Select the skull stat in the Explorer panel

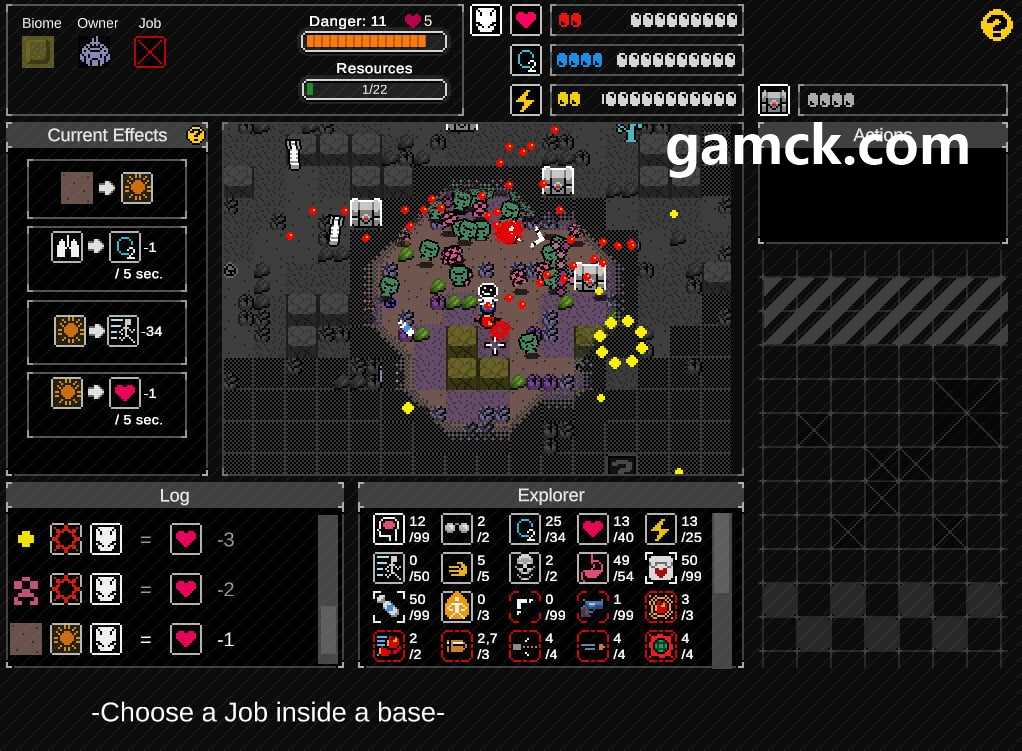point(524,568)
